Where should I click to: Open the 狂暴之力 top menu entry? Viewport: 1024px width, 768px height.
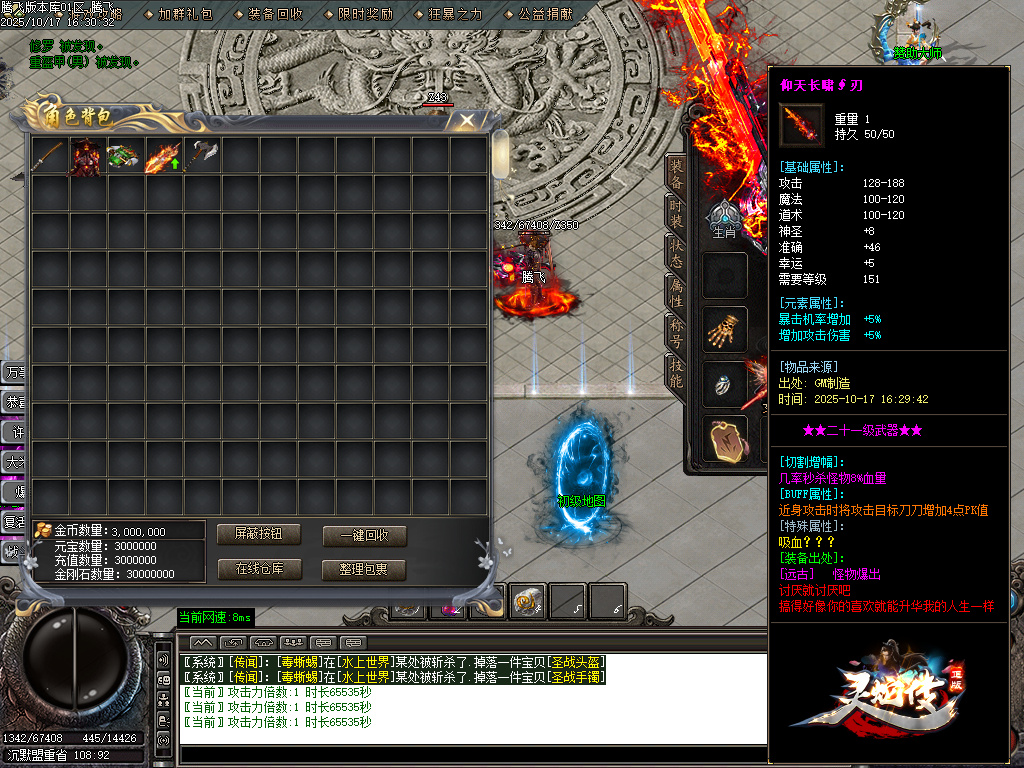click(455, 14)
